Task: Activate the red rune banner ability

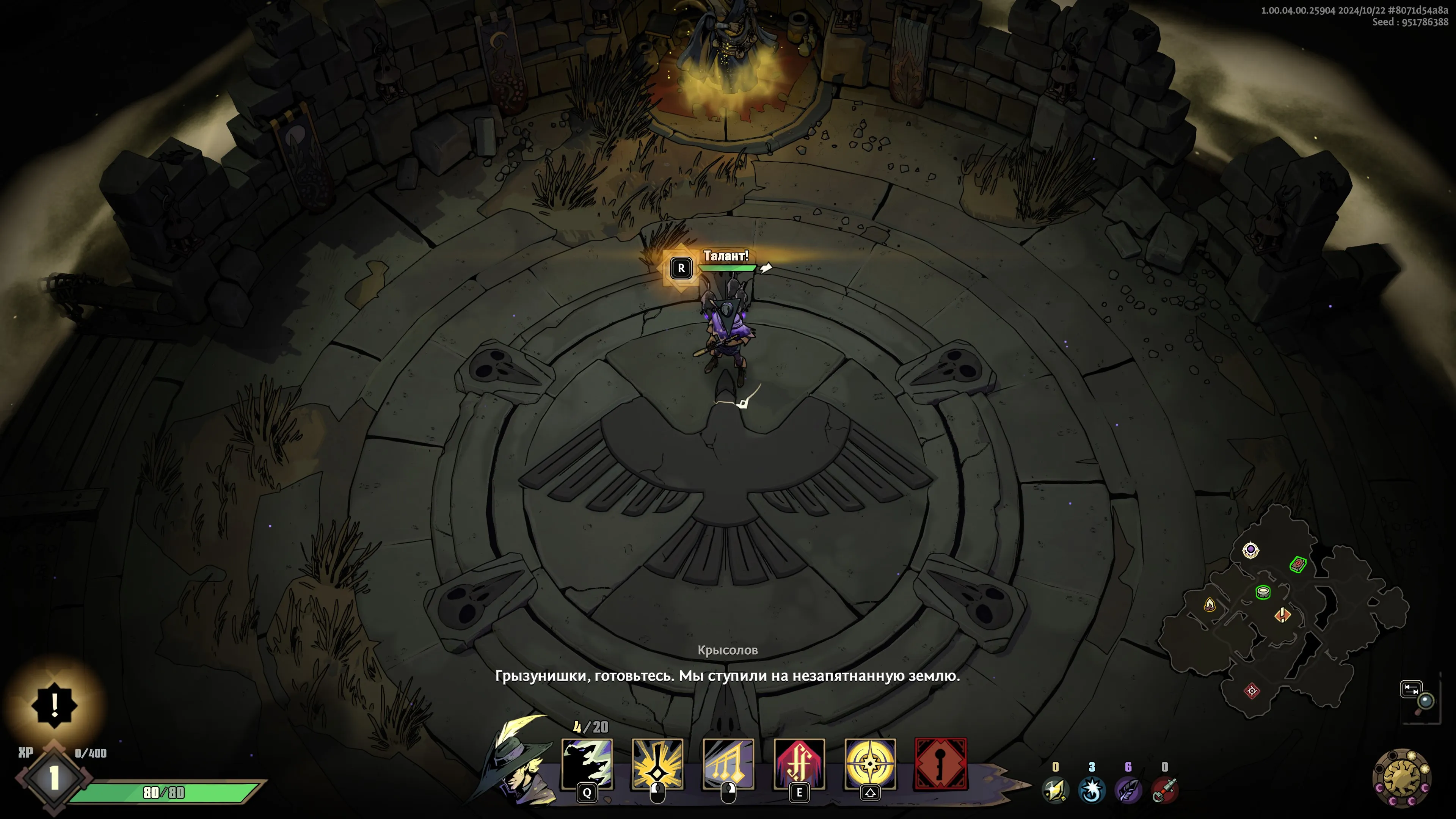Action: point(799,763)
